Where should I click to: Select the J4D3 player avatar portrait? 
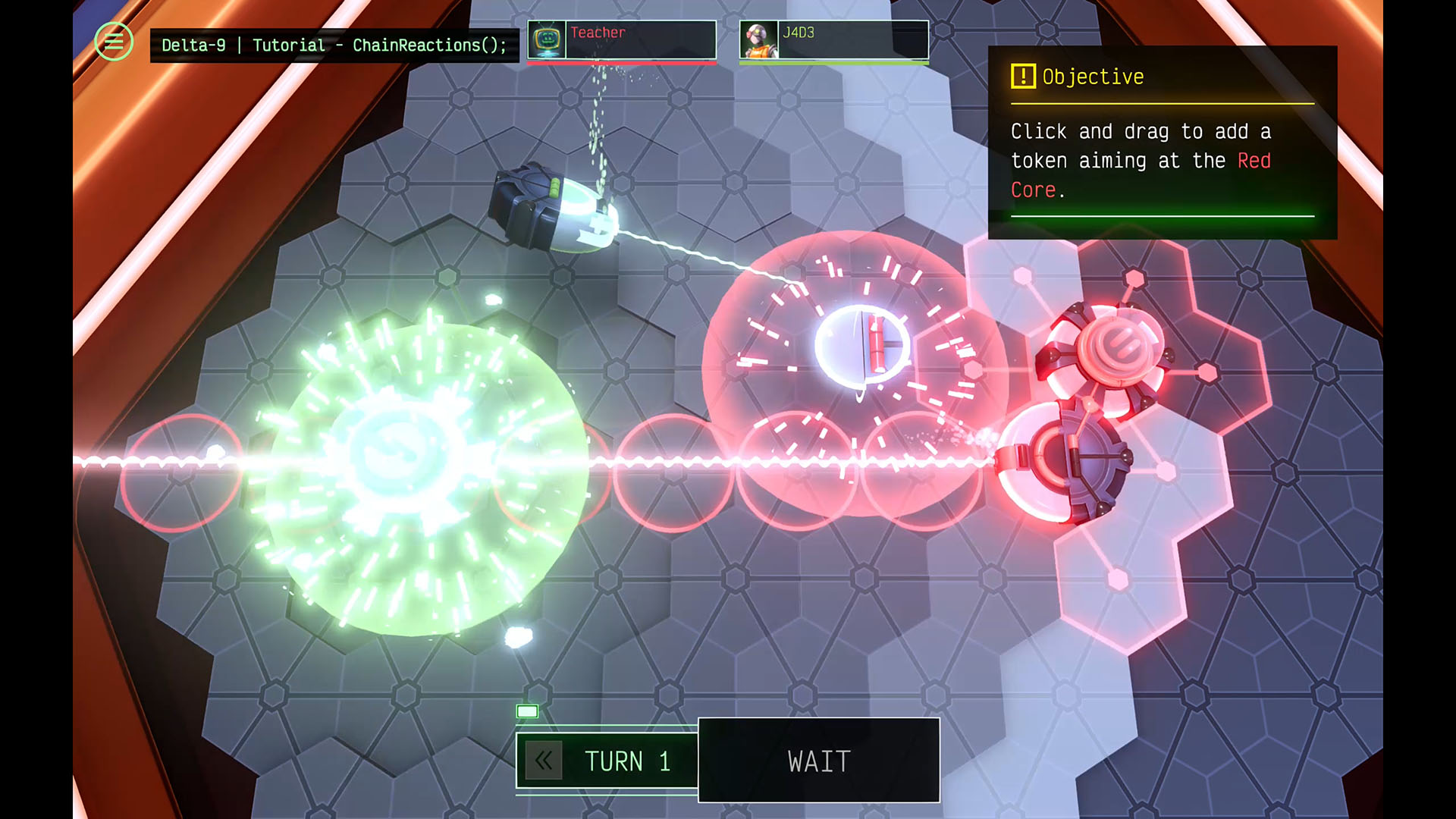point(757,39)
